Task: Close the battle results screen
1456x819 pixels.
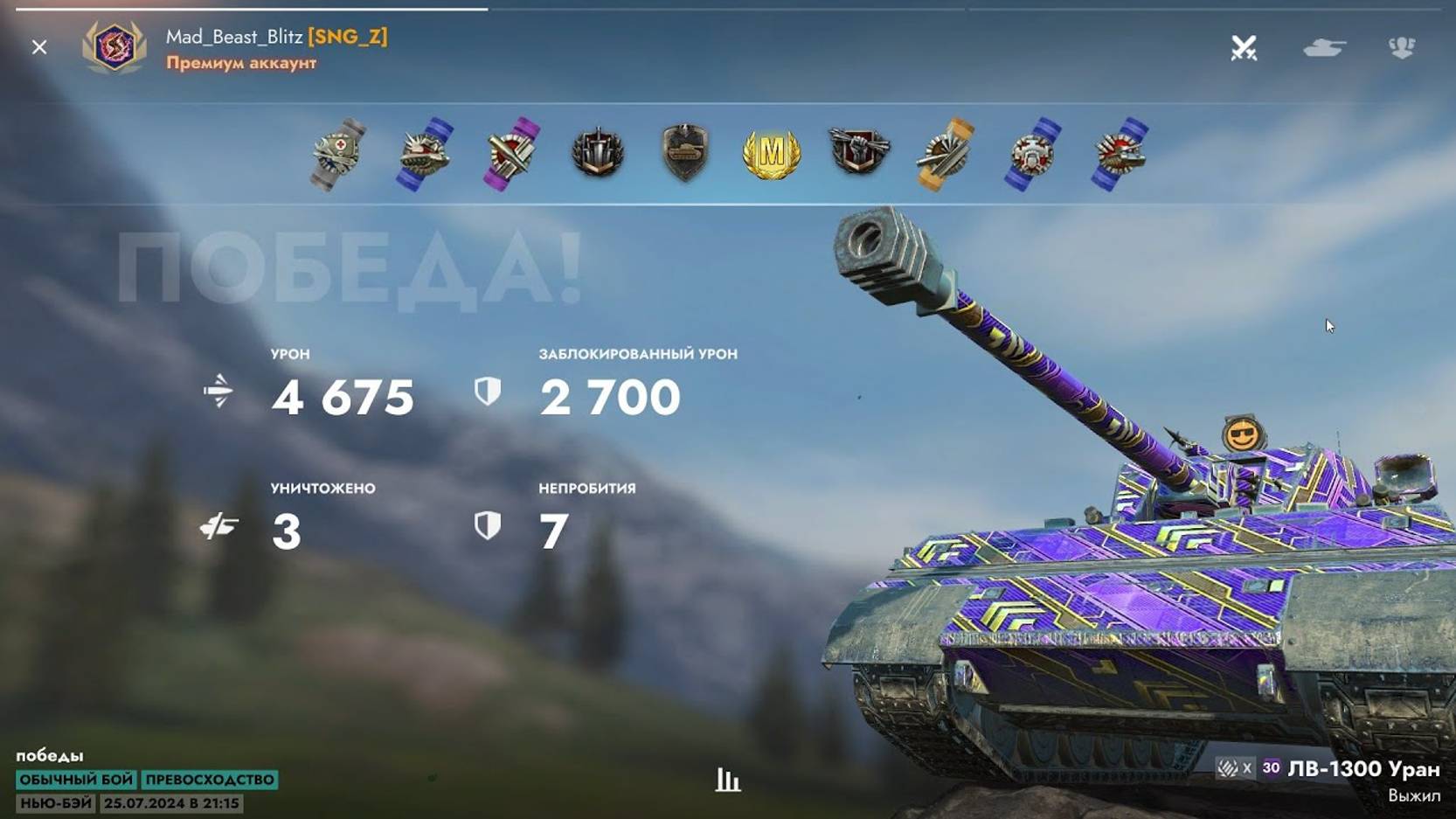Action: click(x=39, y=47)
